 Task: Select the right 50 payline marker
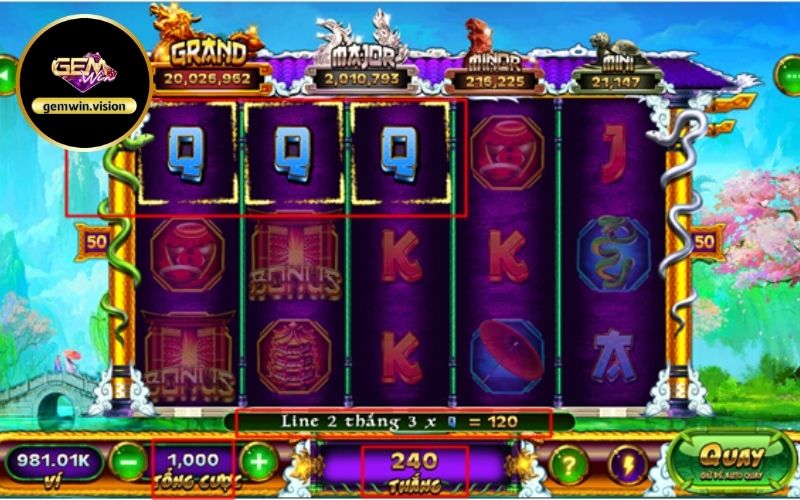click(704, 241)
